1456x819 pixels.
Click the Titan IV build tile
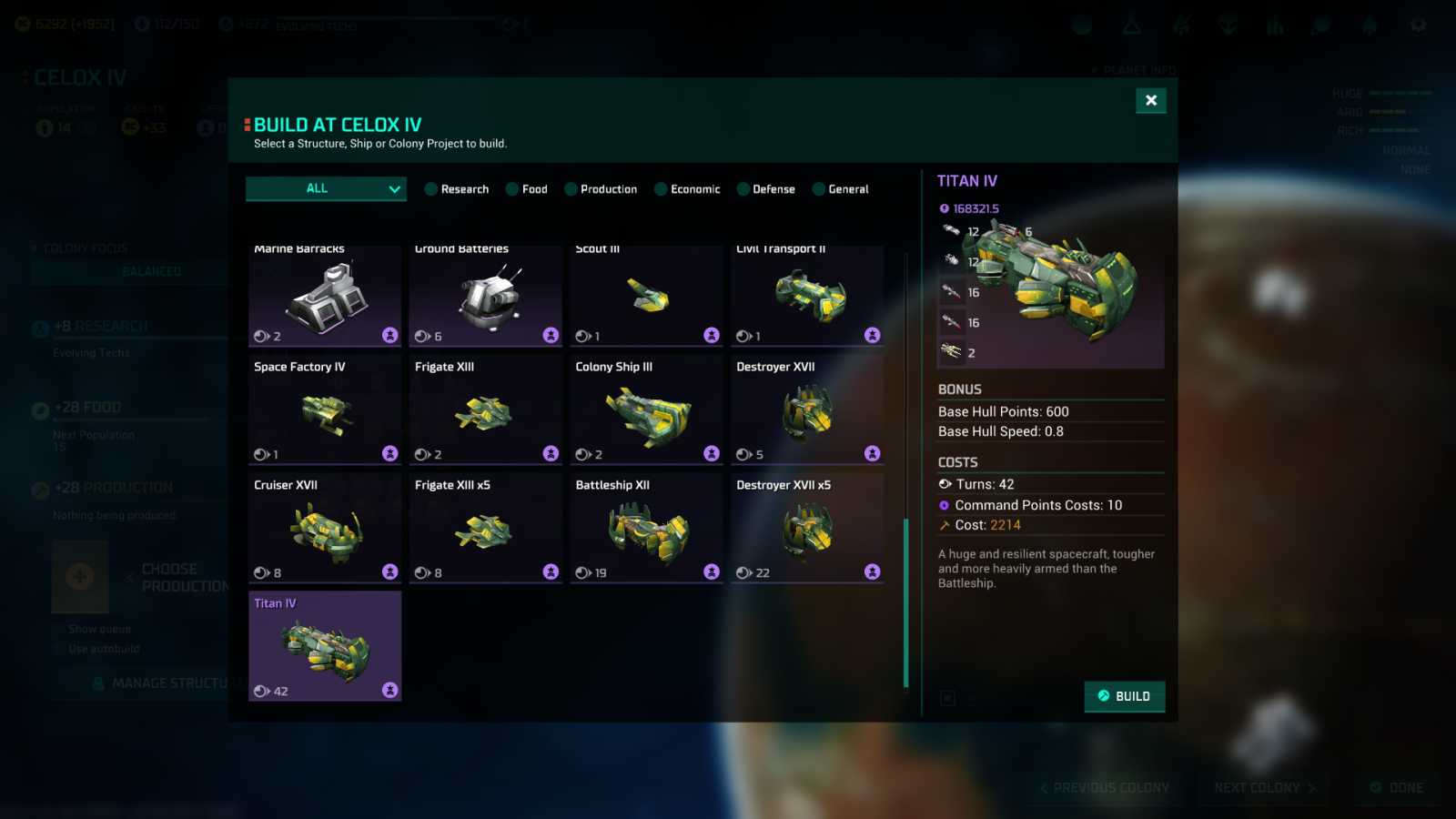325,646
